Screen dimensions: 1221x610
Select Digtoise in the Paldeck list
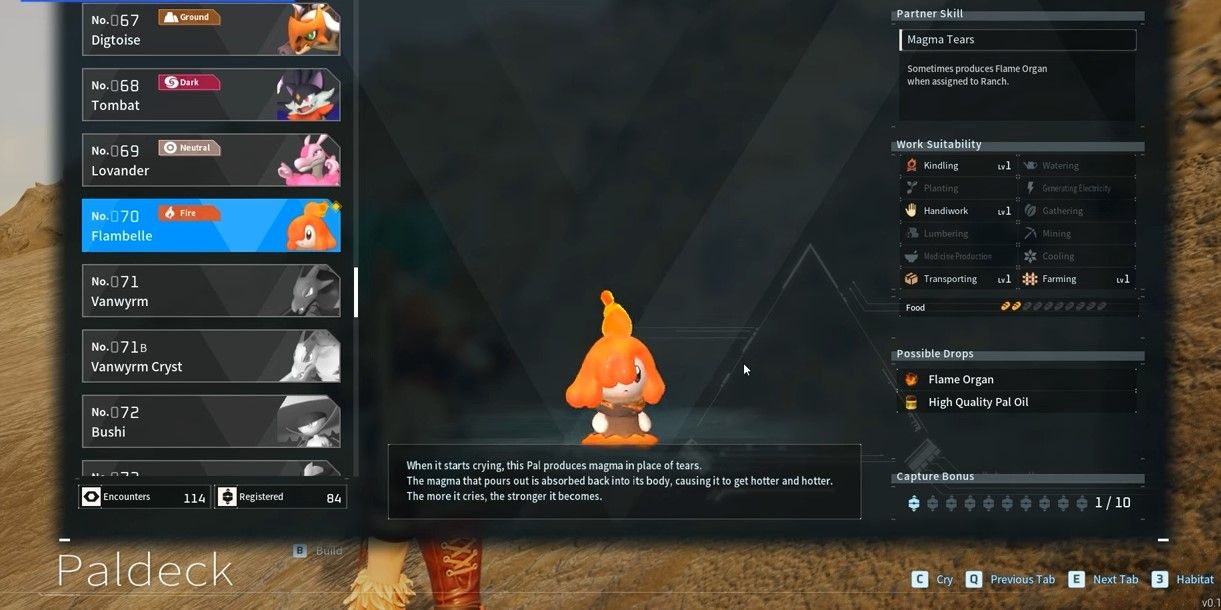(x=210, y=30)
